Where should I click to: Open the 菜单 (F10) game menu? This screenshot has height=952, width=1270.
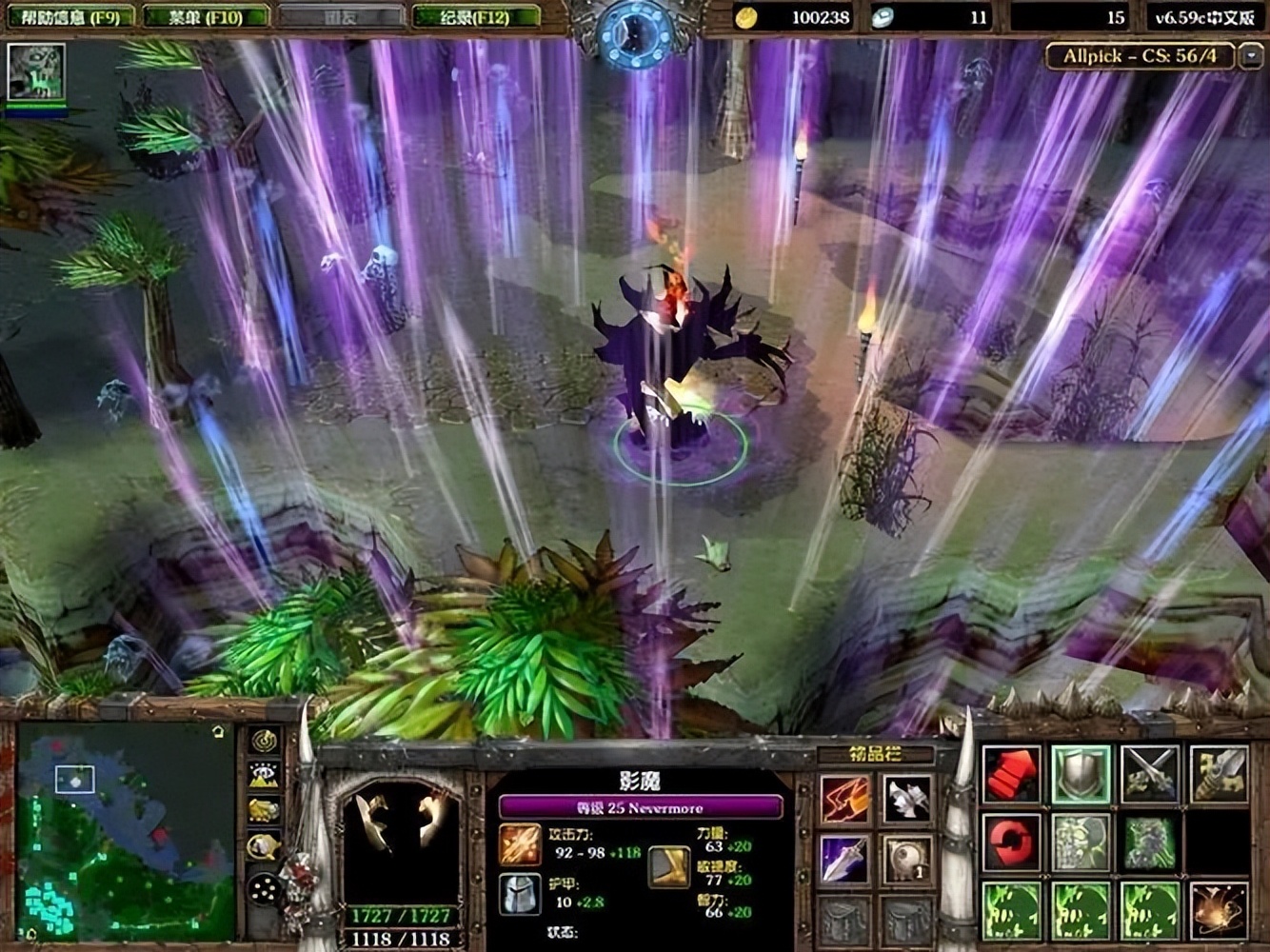click(x=206, y=16)
